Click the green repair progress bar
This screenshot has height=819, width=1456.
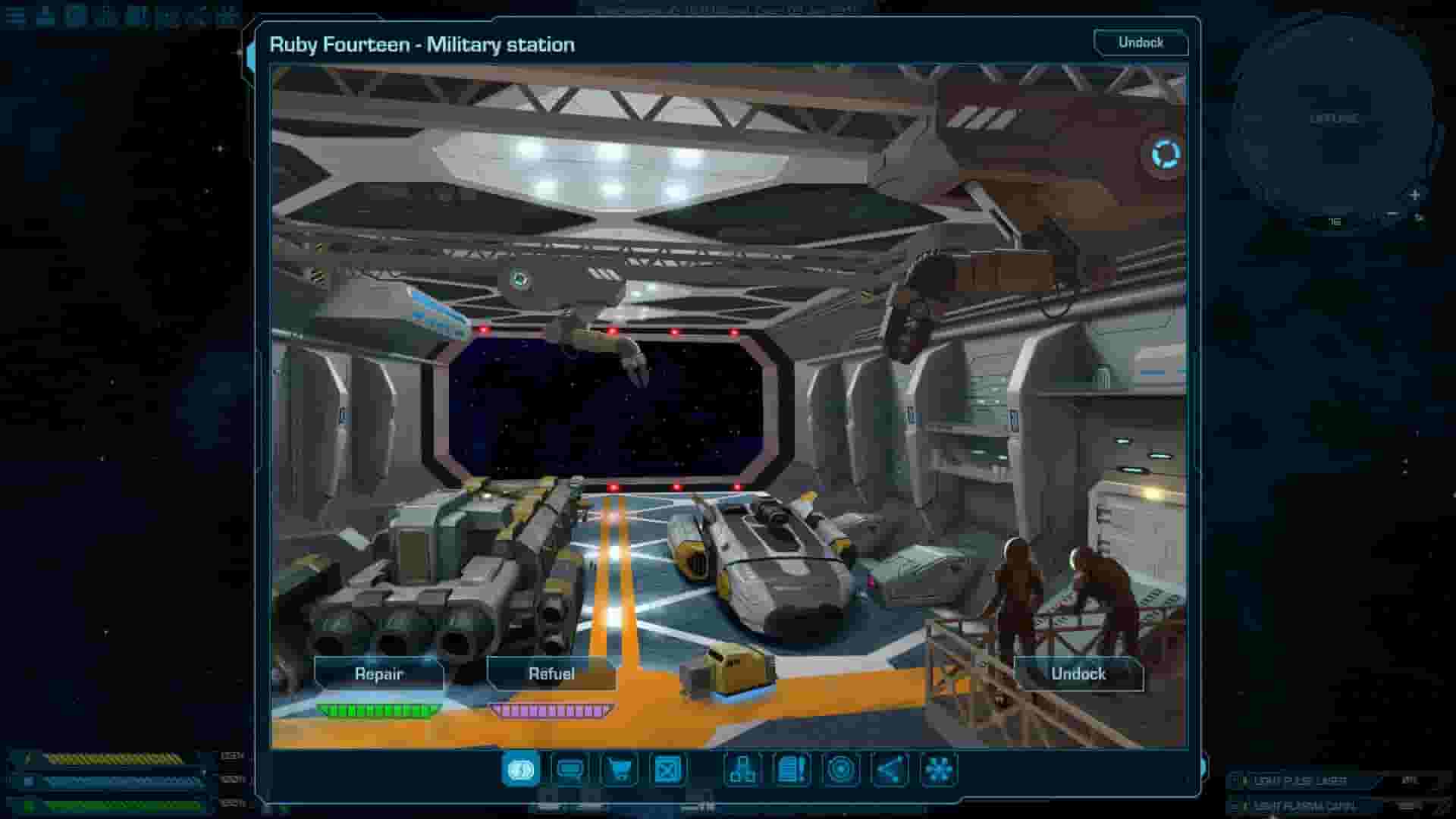[x=377, y=711]
